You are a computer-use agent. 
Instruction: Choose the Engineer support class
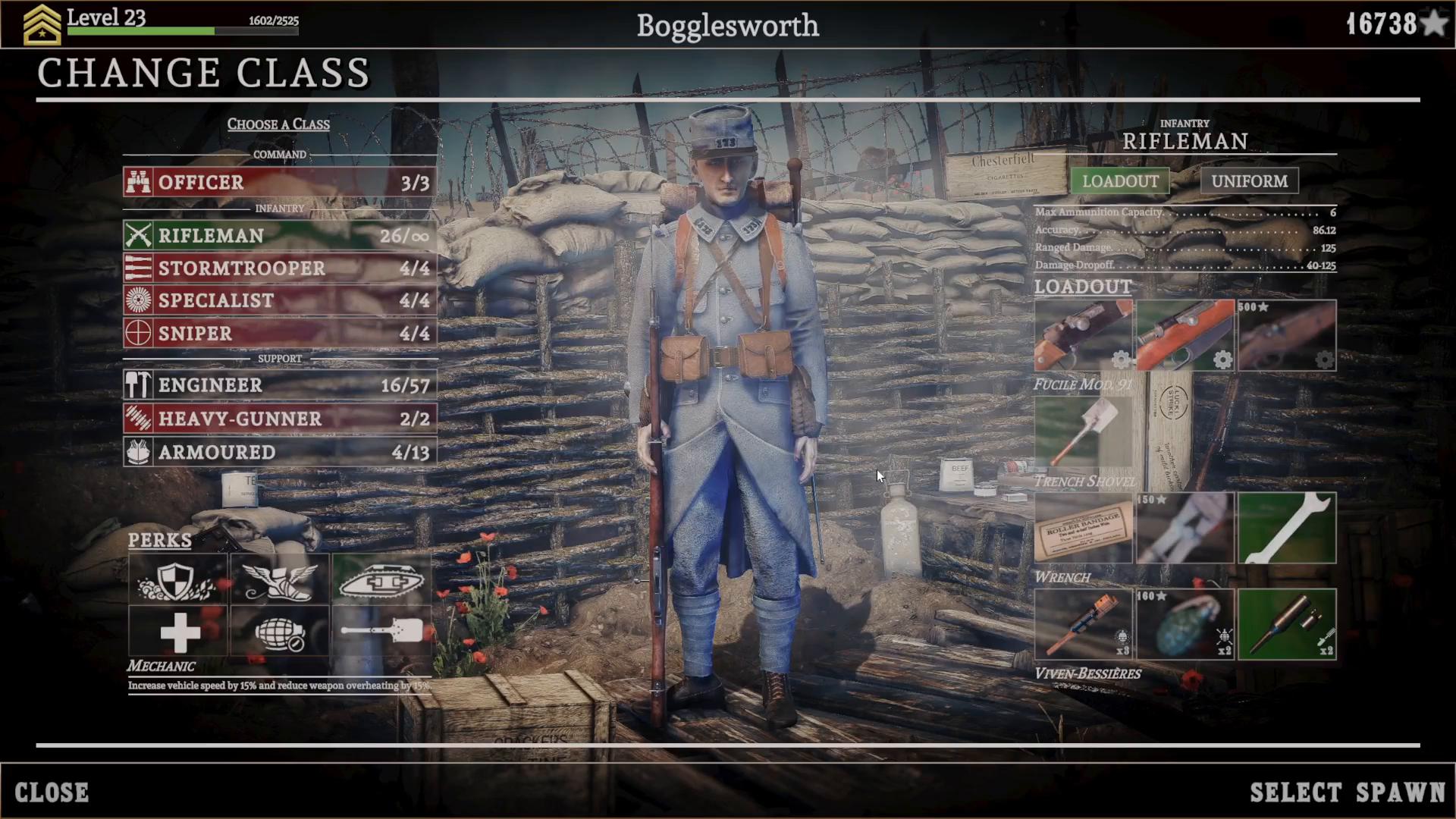point(280,385)
